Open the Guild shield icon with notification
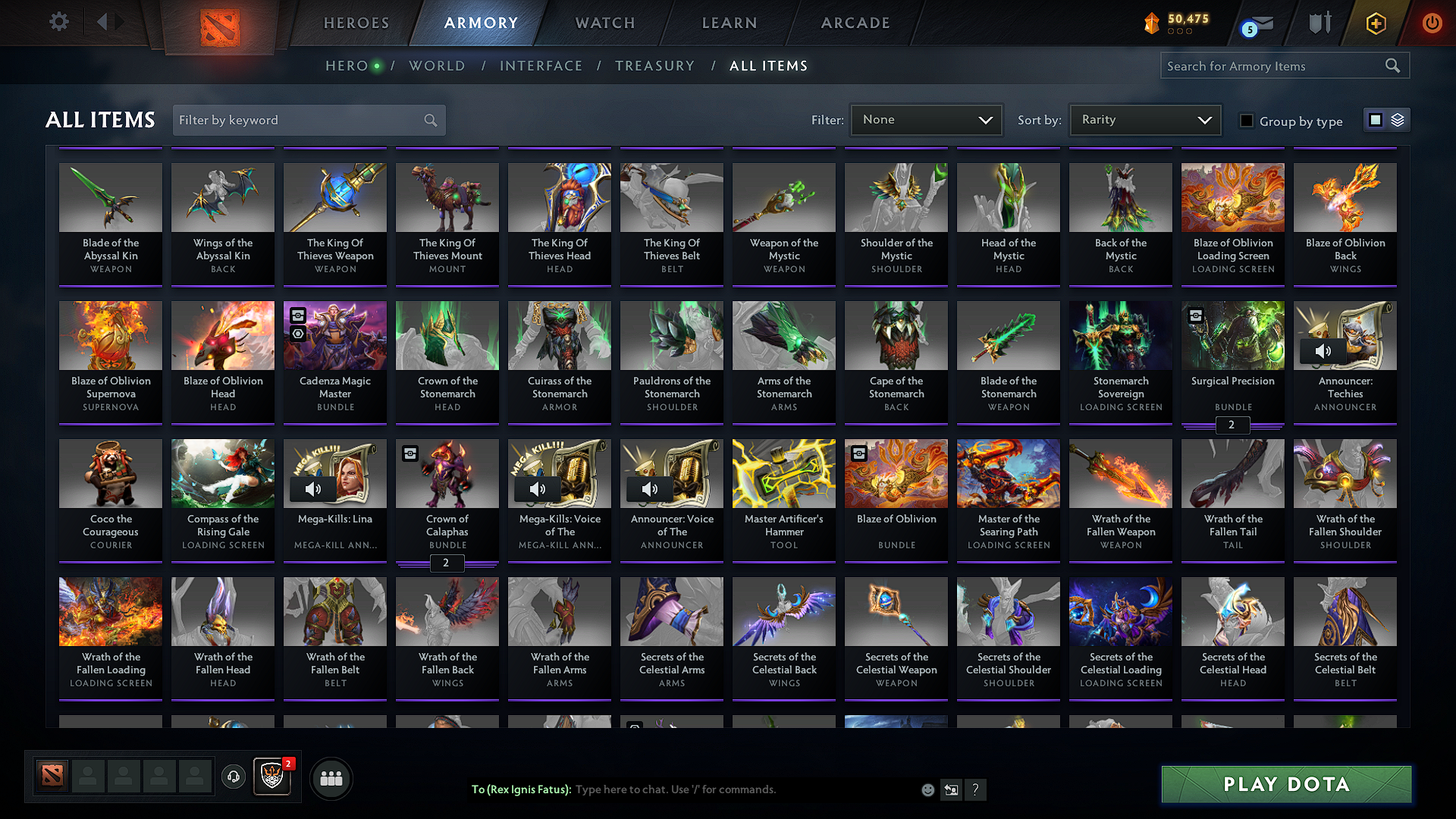 [272, 777]
